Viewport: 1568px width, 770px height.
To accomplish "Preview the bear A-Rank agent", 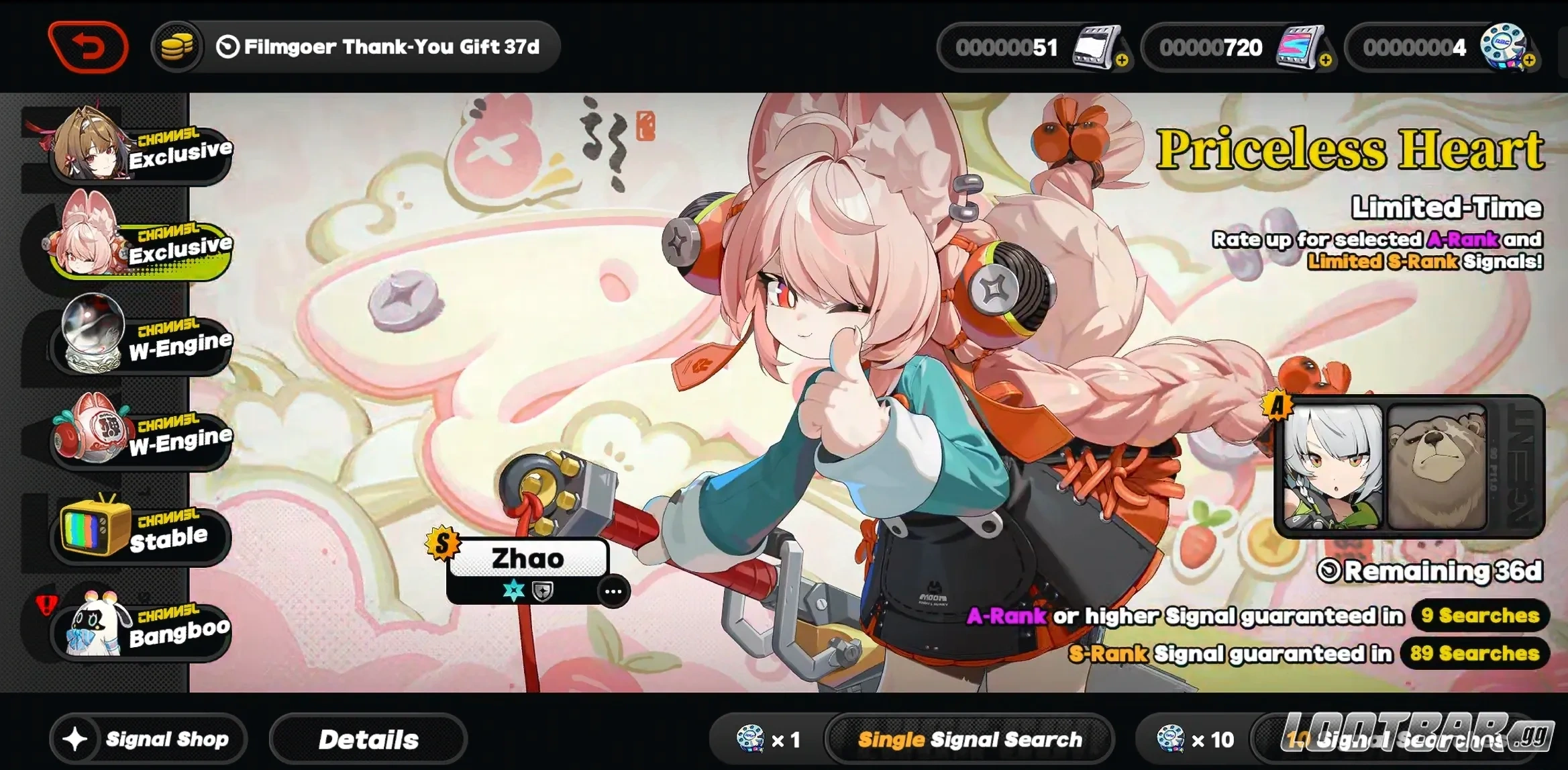I will pyautogui.click(x=1436, y=467).
